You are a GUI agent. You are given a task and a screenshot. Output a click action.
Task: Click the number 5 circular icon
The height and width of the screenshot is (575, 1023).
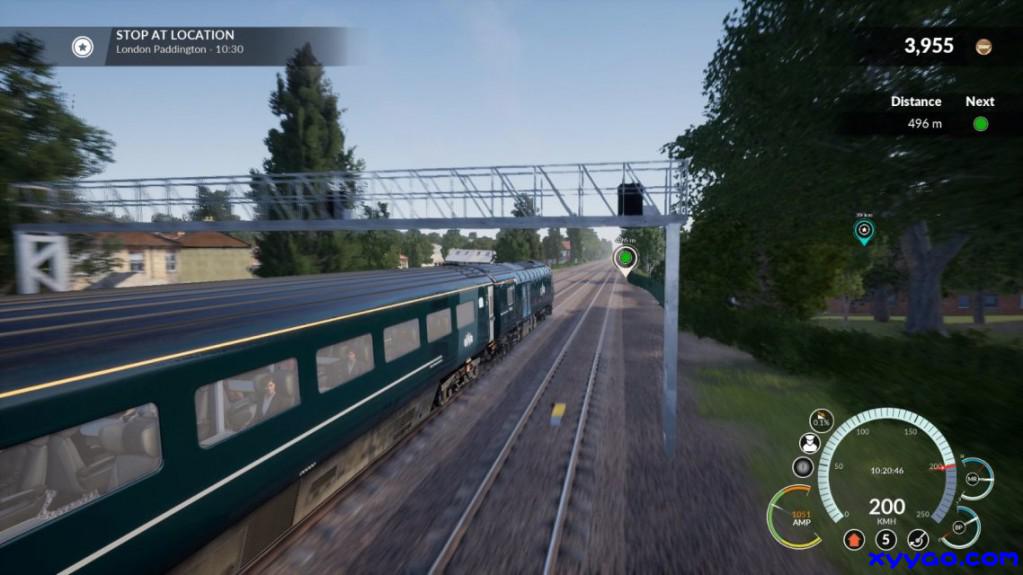pos(886,540)
